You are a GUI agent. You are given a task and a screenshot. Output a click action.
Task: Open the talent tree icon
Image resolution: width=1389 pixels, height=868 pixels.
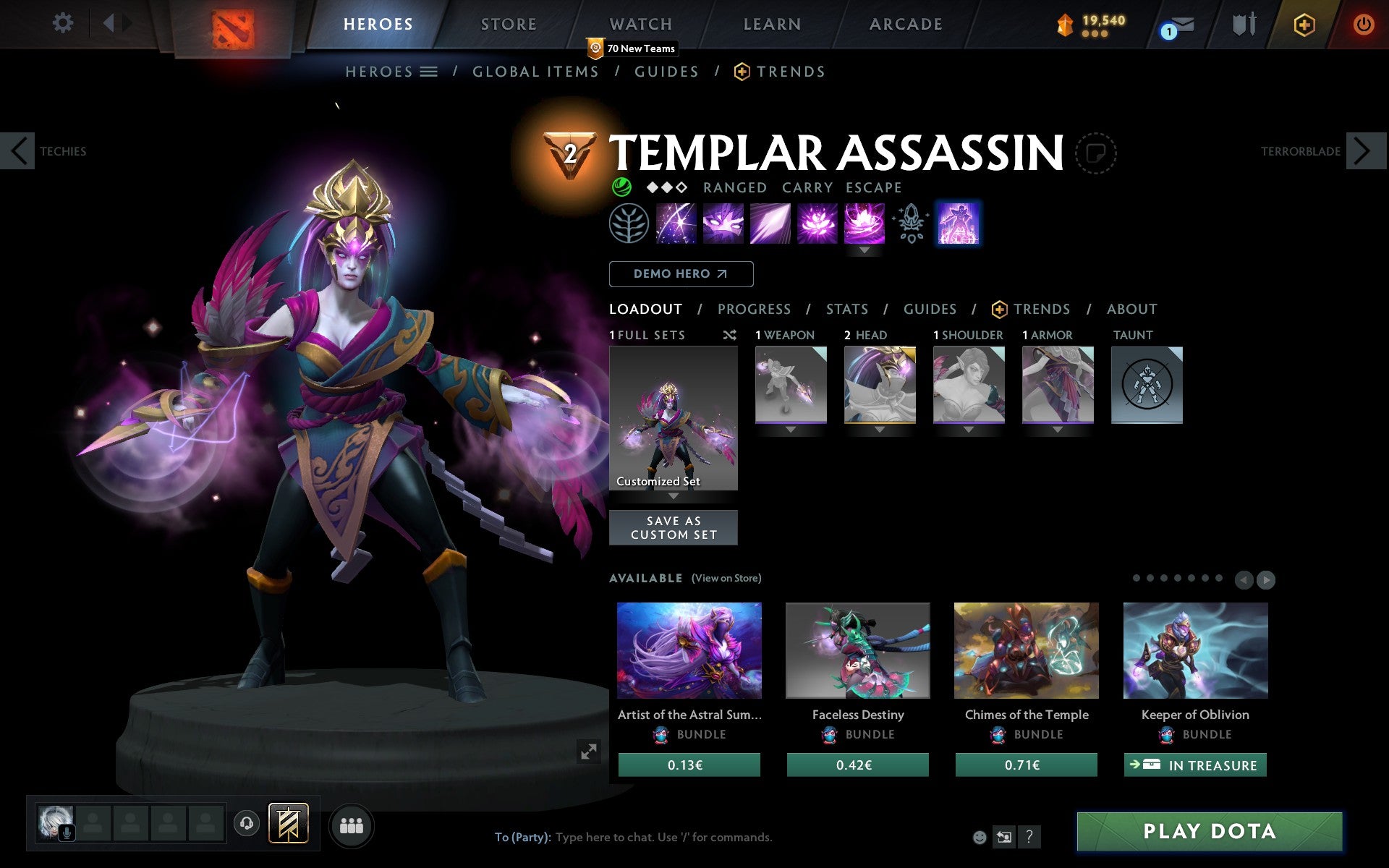click(629, 224)
